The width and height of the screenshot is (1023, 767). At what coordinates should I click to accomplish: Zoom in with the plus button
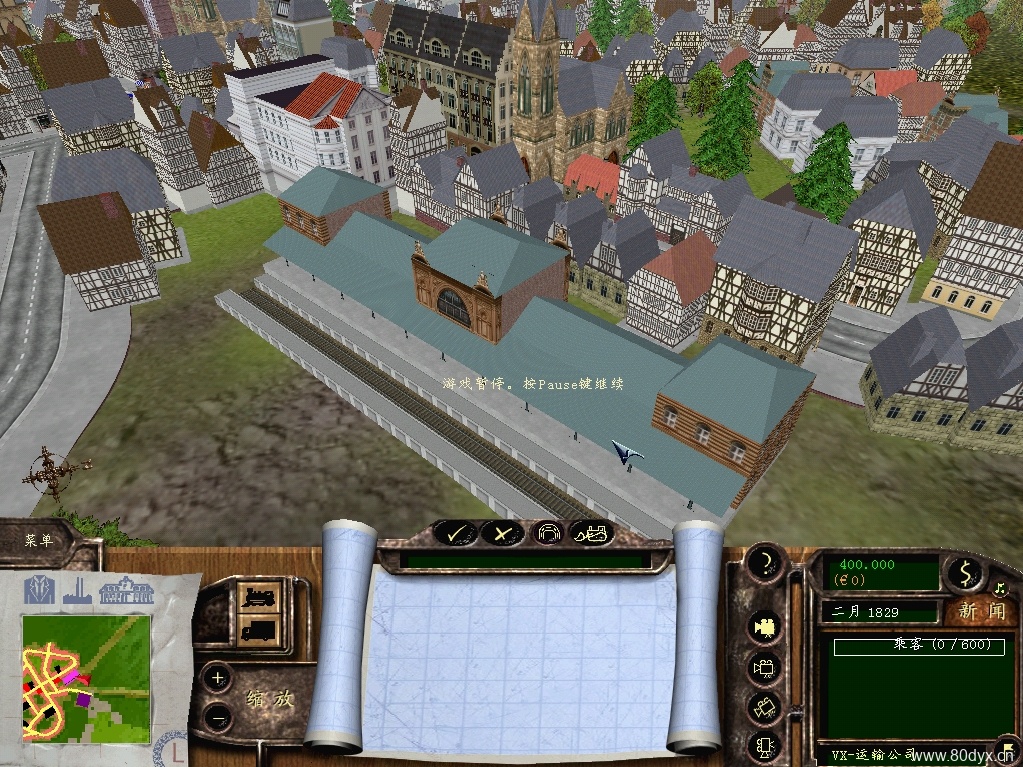[x=219, y=678]
